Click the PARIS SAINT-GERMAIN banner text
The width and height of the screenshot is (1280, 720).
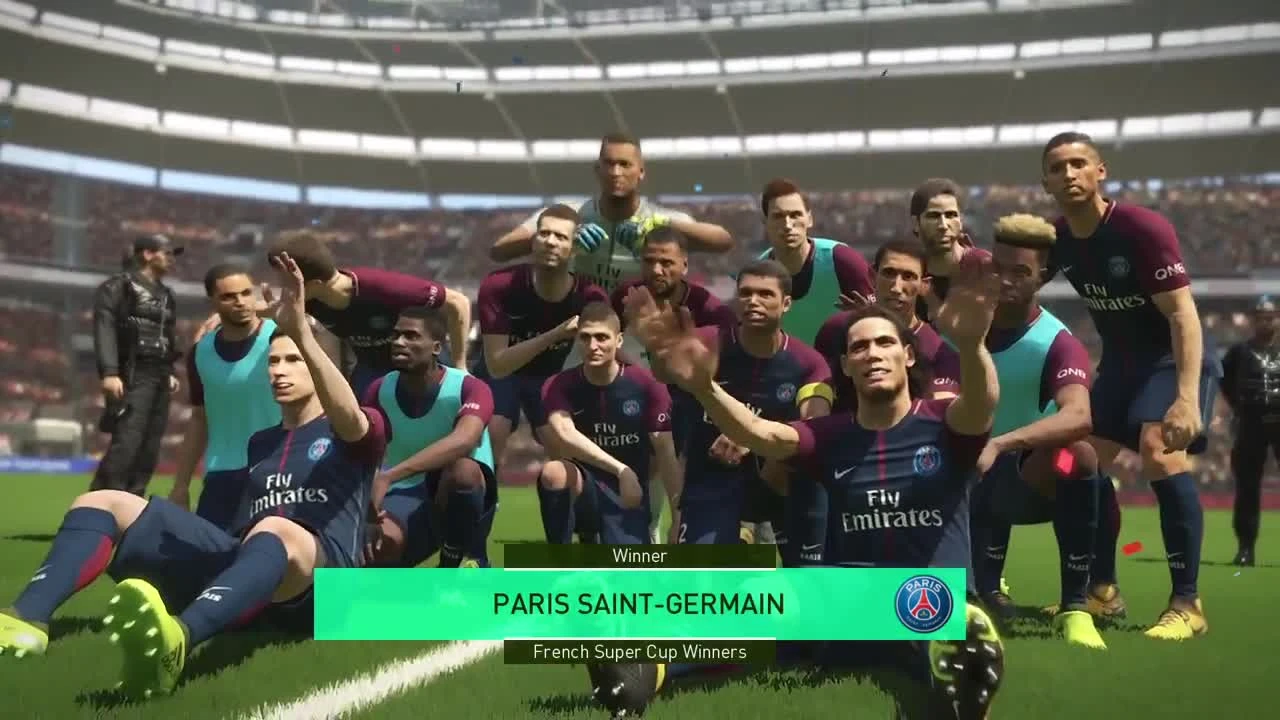click(639, 603)
